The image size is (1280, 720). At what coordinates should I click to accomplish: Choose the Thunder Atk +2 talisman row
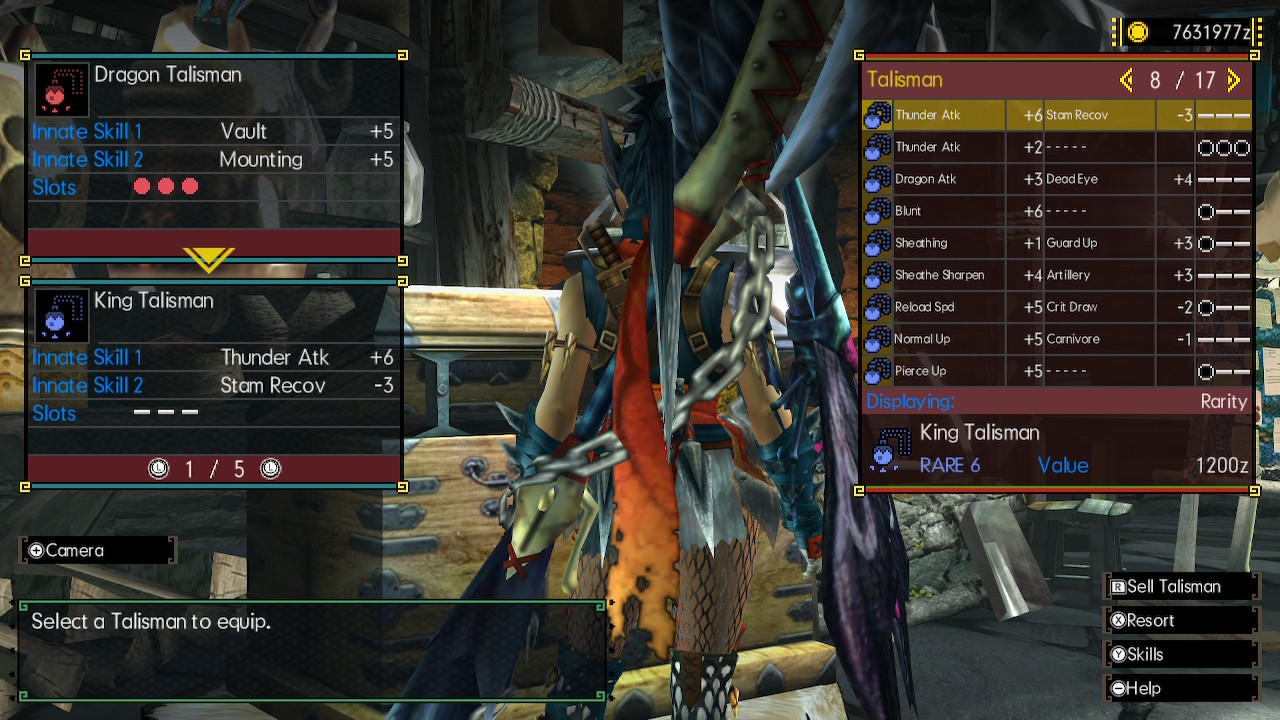pyautogui.click(x=1056, y=147)
